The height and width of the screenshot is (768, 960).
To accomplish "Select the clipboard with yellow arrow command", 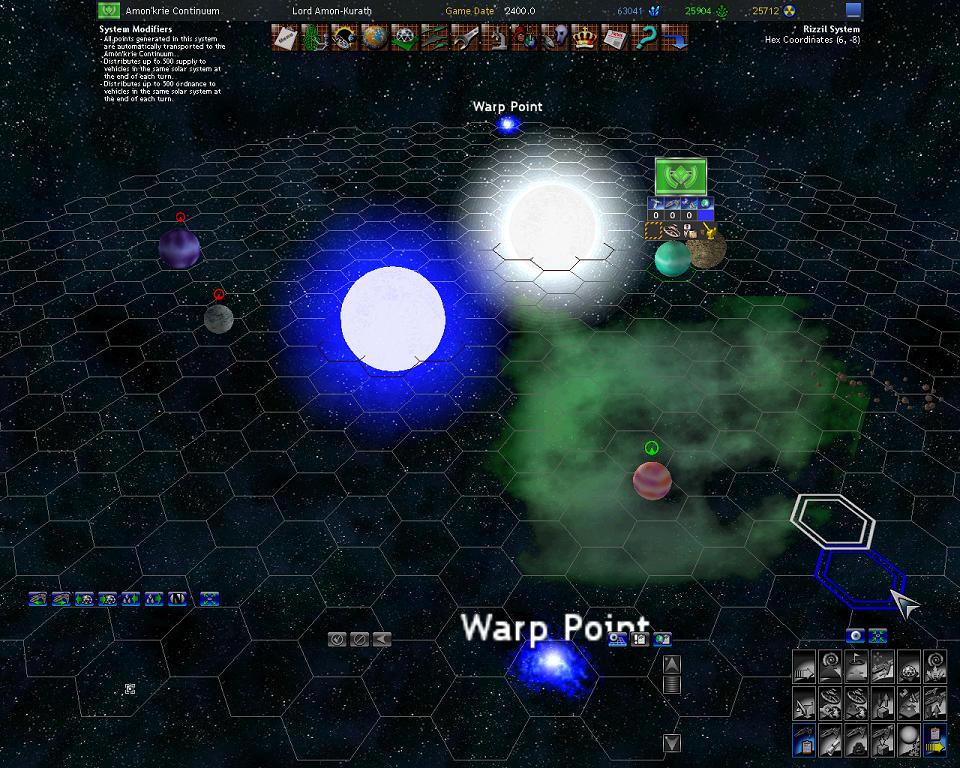I will 935,741.
